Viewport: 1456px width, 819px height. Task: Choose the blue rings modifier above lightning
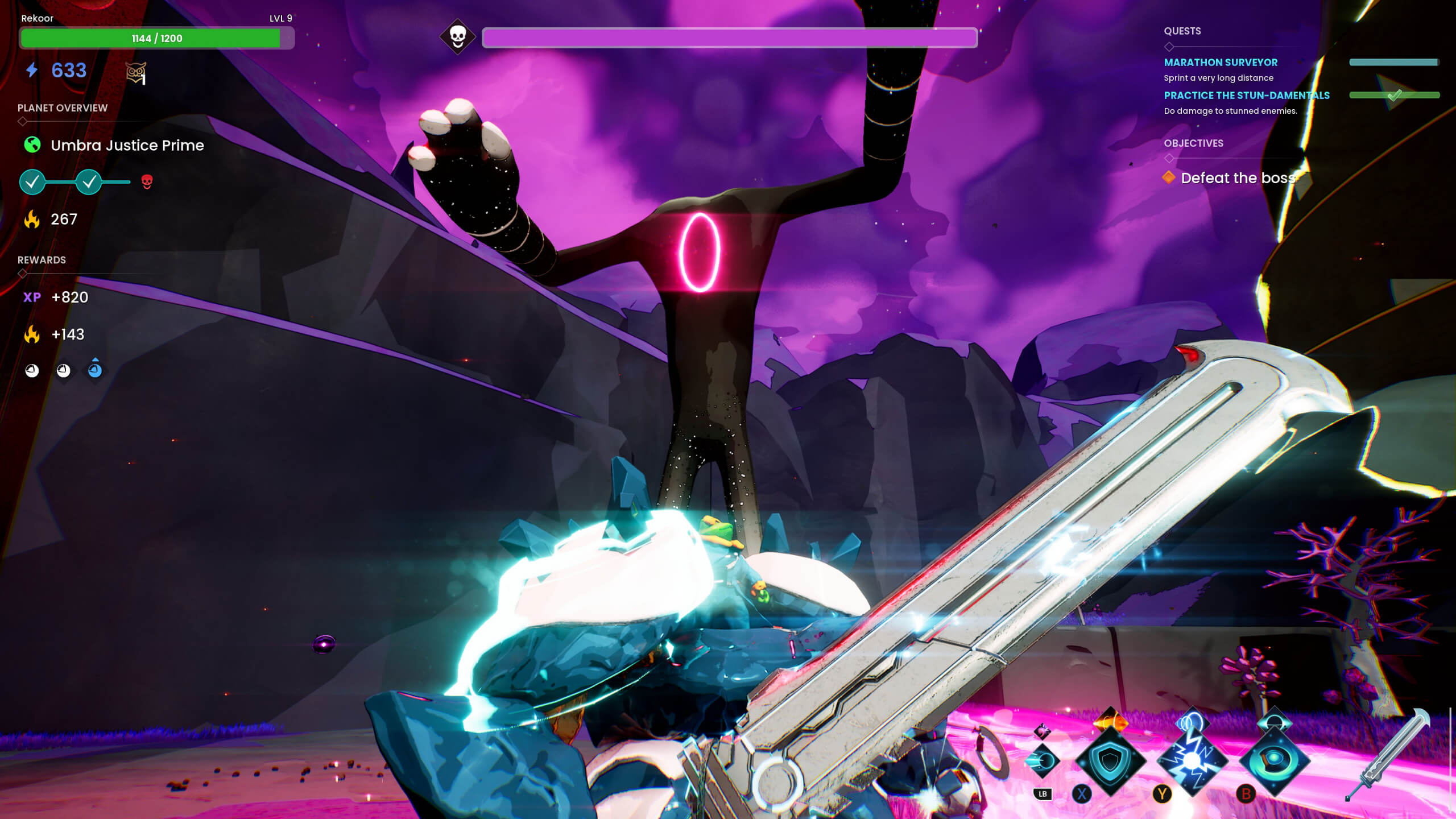point(1192,722)
